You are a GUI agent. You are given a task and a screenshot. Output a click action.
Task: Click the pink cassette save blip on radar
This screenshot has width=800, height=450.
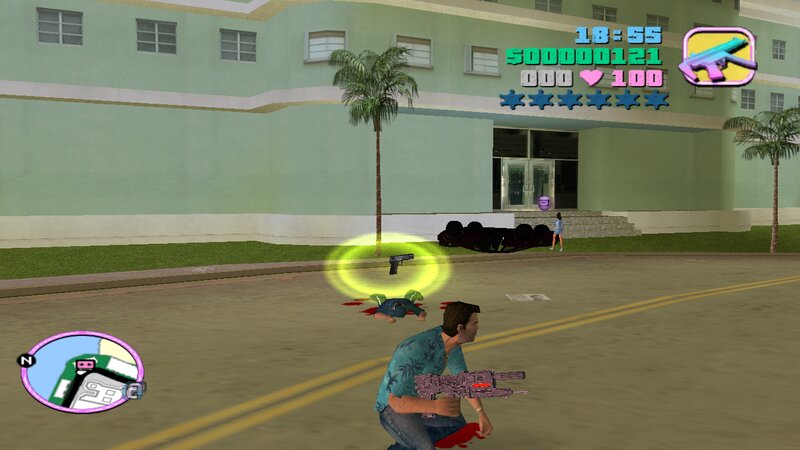point(85,366)
